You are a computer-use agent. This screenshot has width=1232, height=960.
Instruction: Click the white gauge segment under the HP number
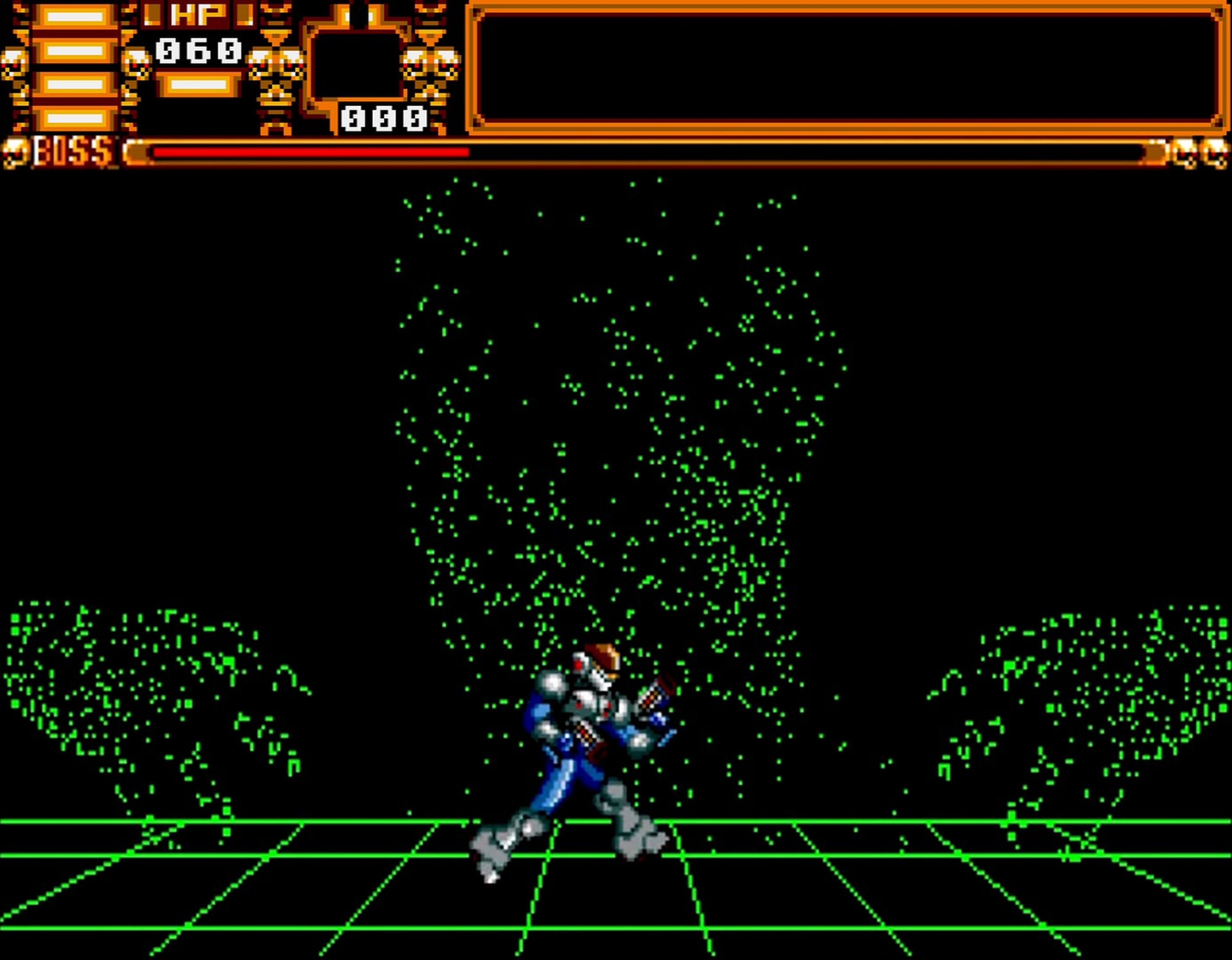pyautogui.click(x=197, y=85)
